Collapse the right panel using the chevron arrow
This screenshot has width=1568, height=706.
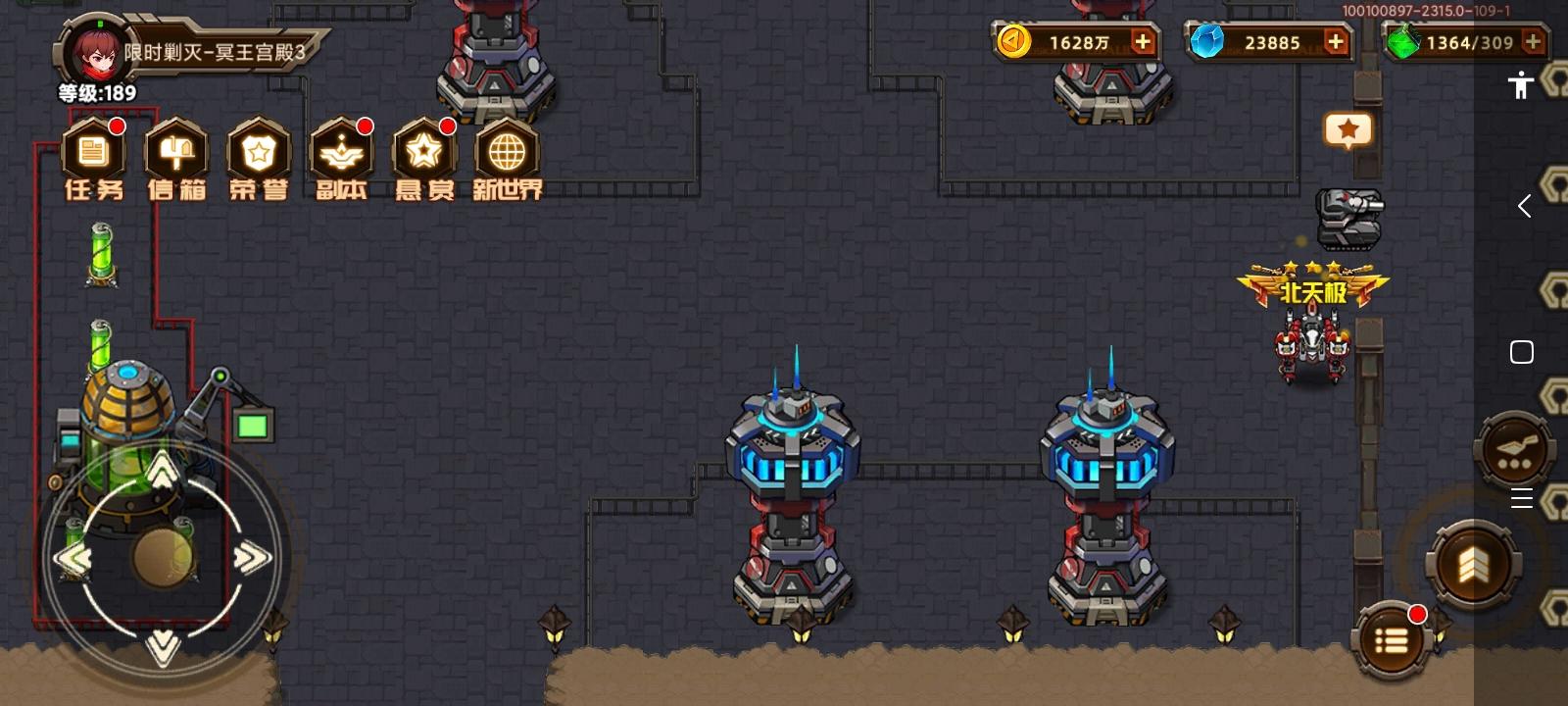(x=1525, y=206)
